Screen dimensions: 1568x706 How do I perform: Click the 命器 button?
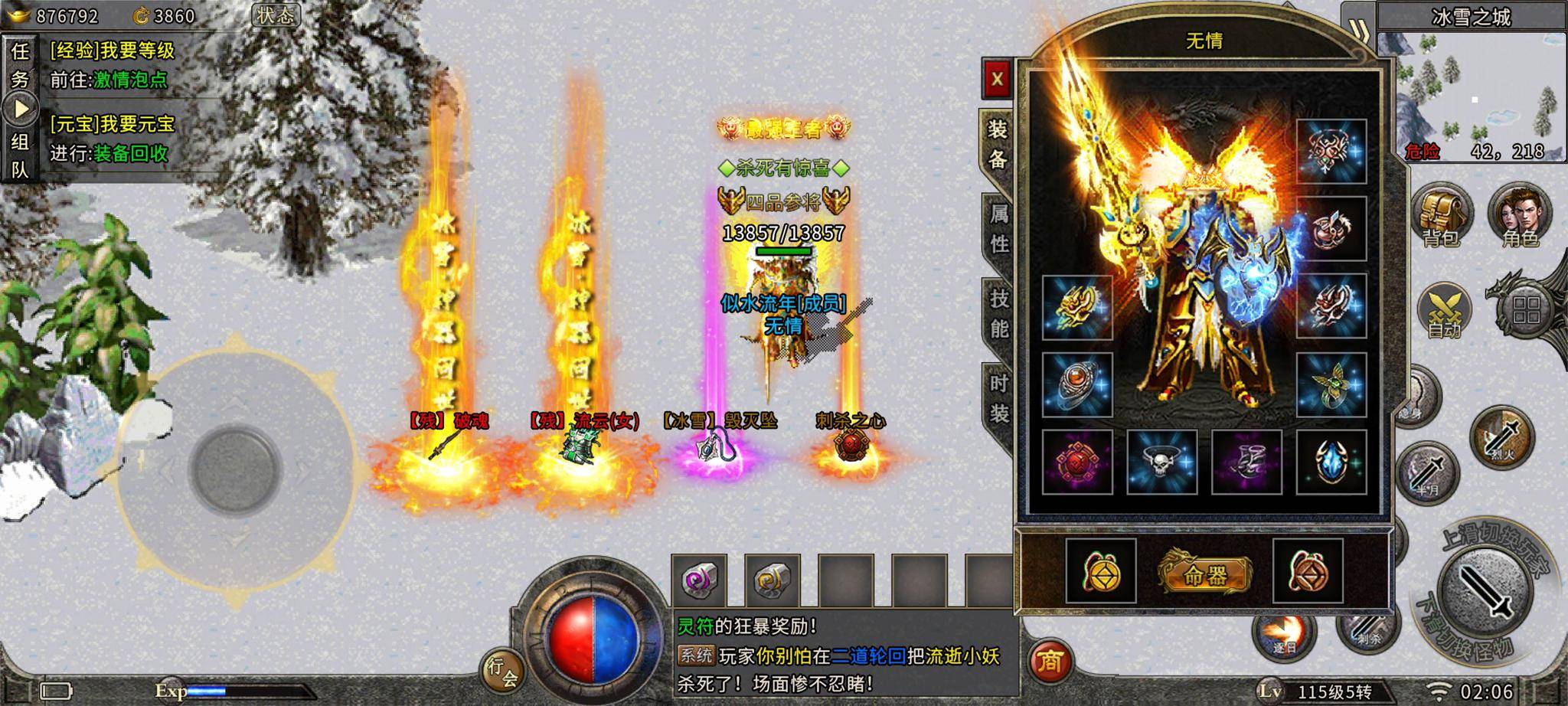pos(1204,574)
